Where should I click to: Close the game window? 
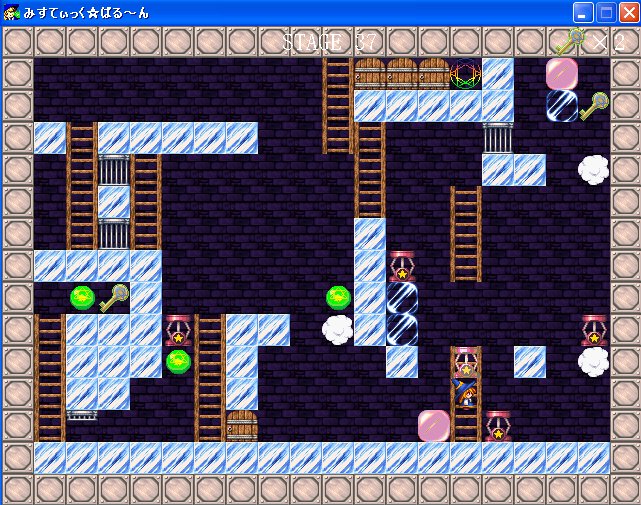click(x=628, y=12)
